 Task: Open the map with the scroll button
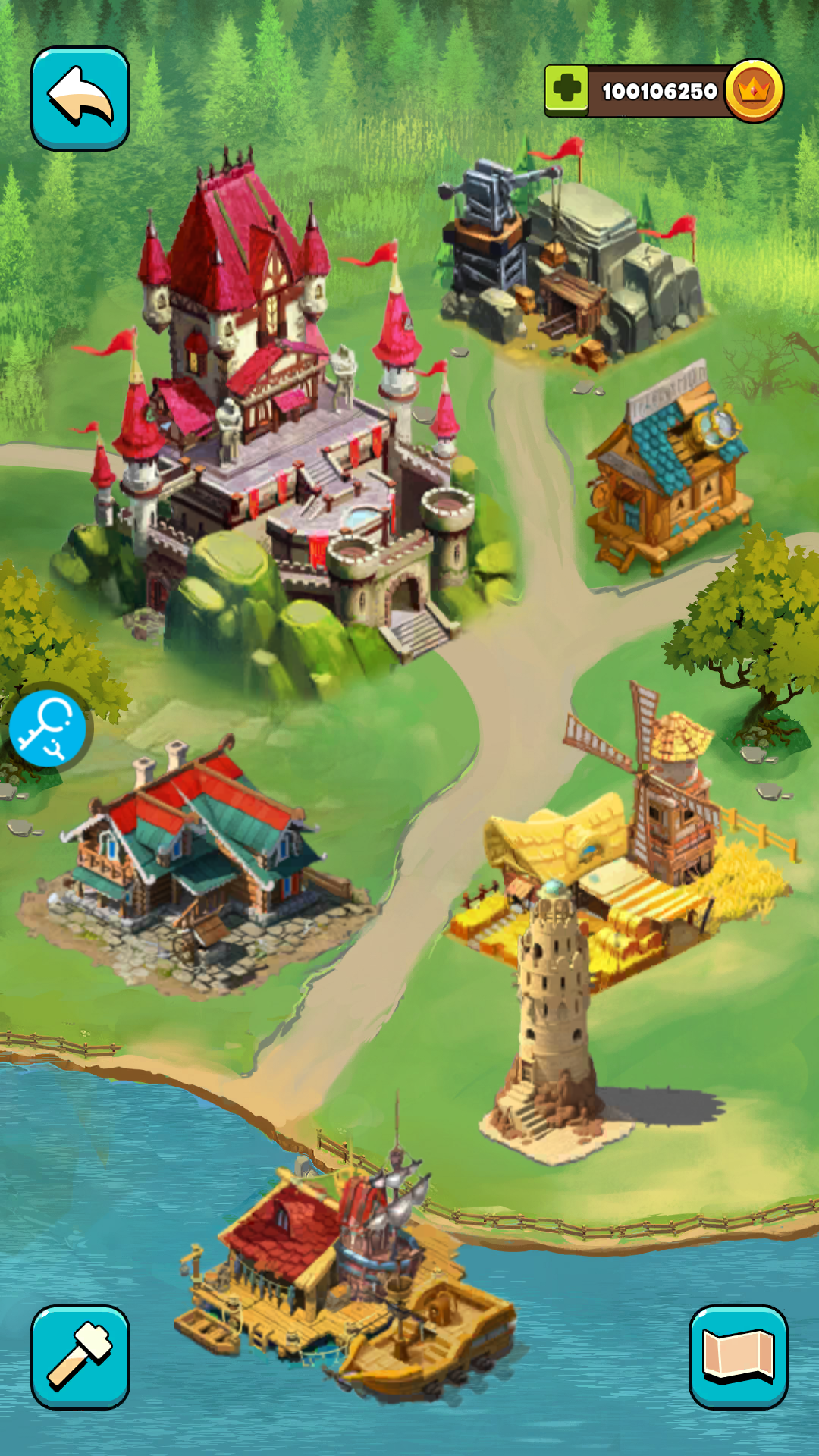[738, 1356]
